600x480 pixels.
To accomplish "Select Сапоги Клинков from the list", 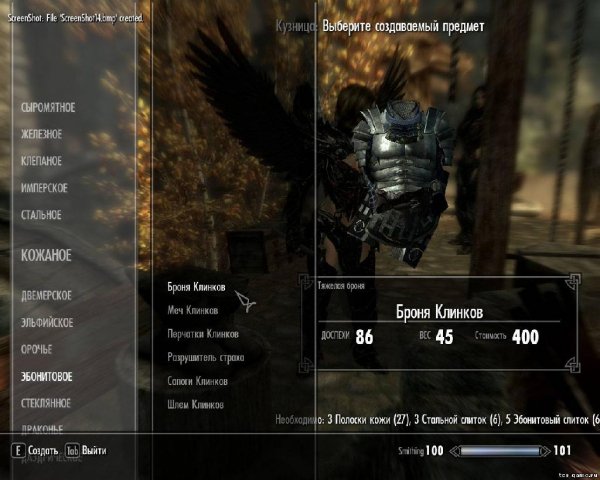I will 198,381.
